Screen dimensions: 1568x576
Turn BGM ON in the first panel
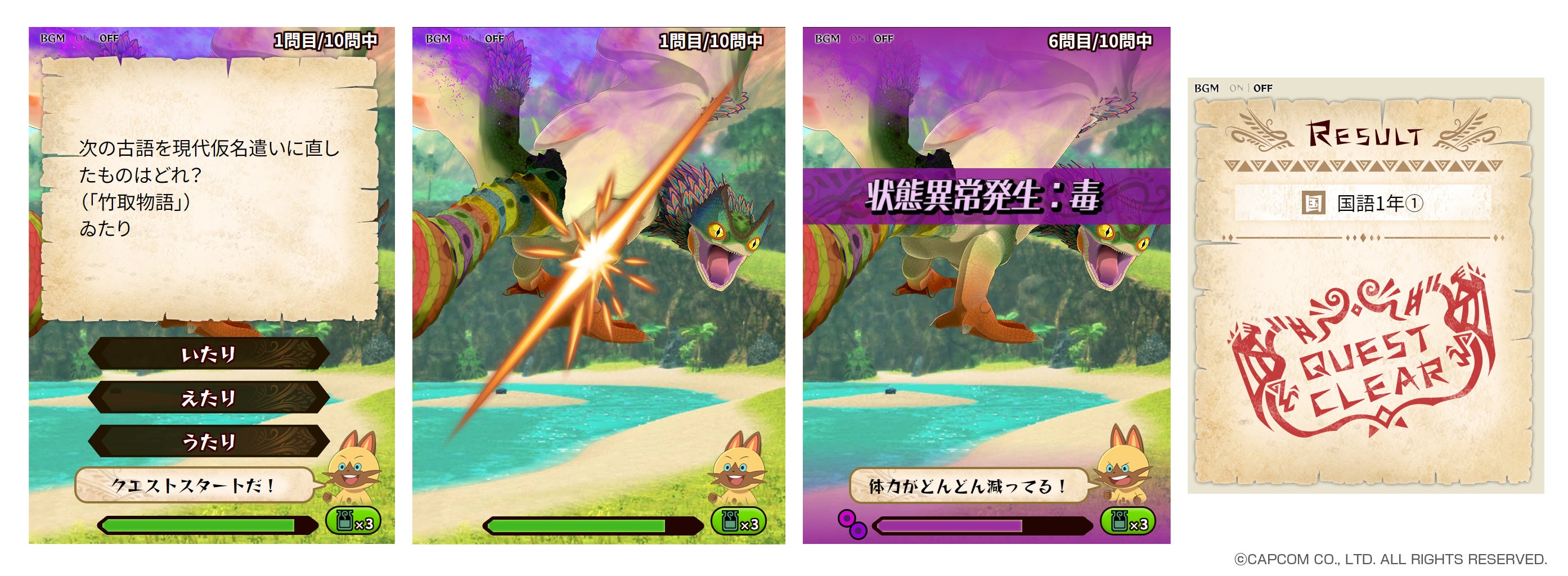click(x=82, y=38)
